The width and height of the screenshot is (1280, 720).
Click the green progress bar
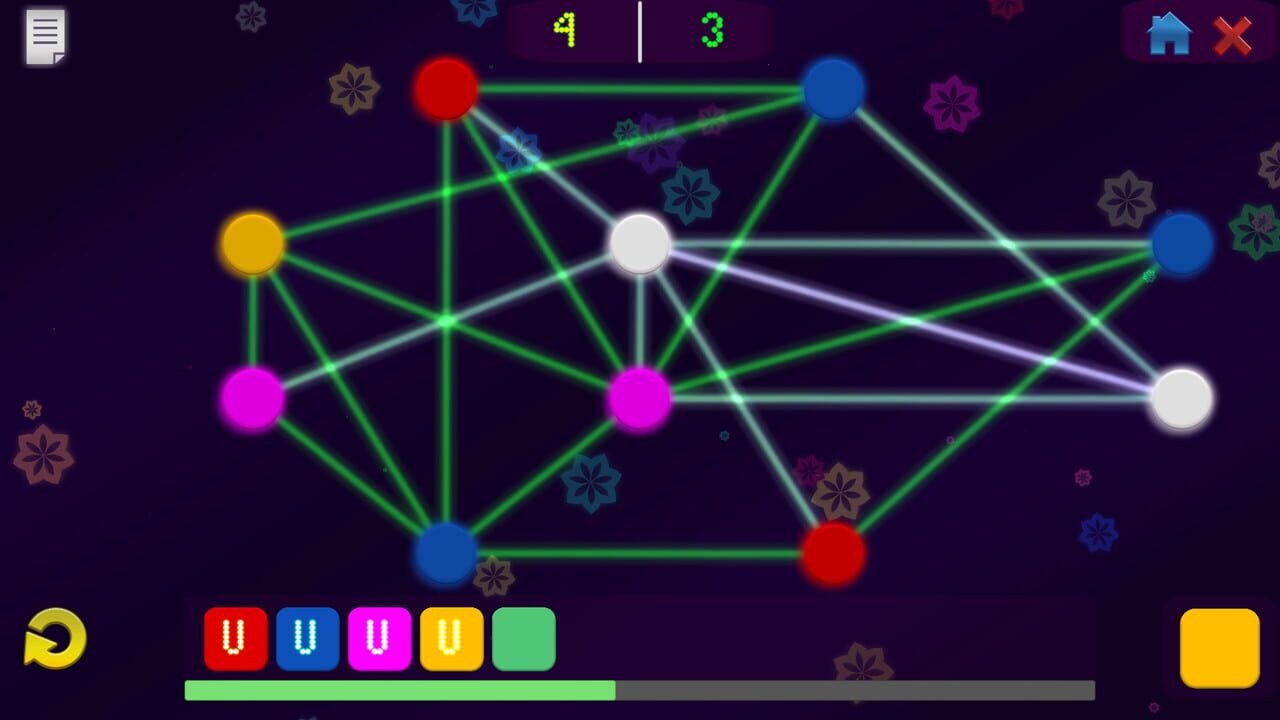point(400,690)
